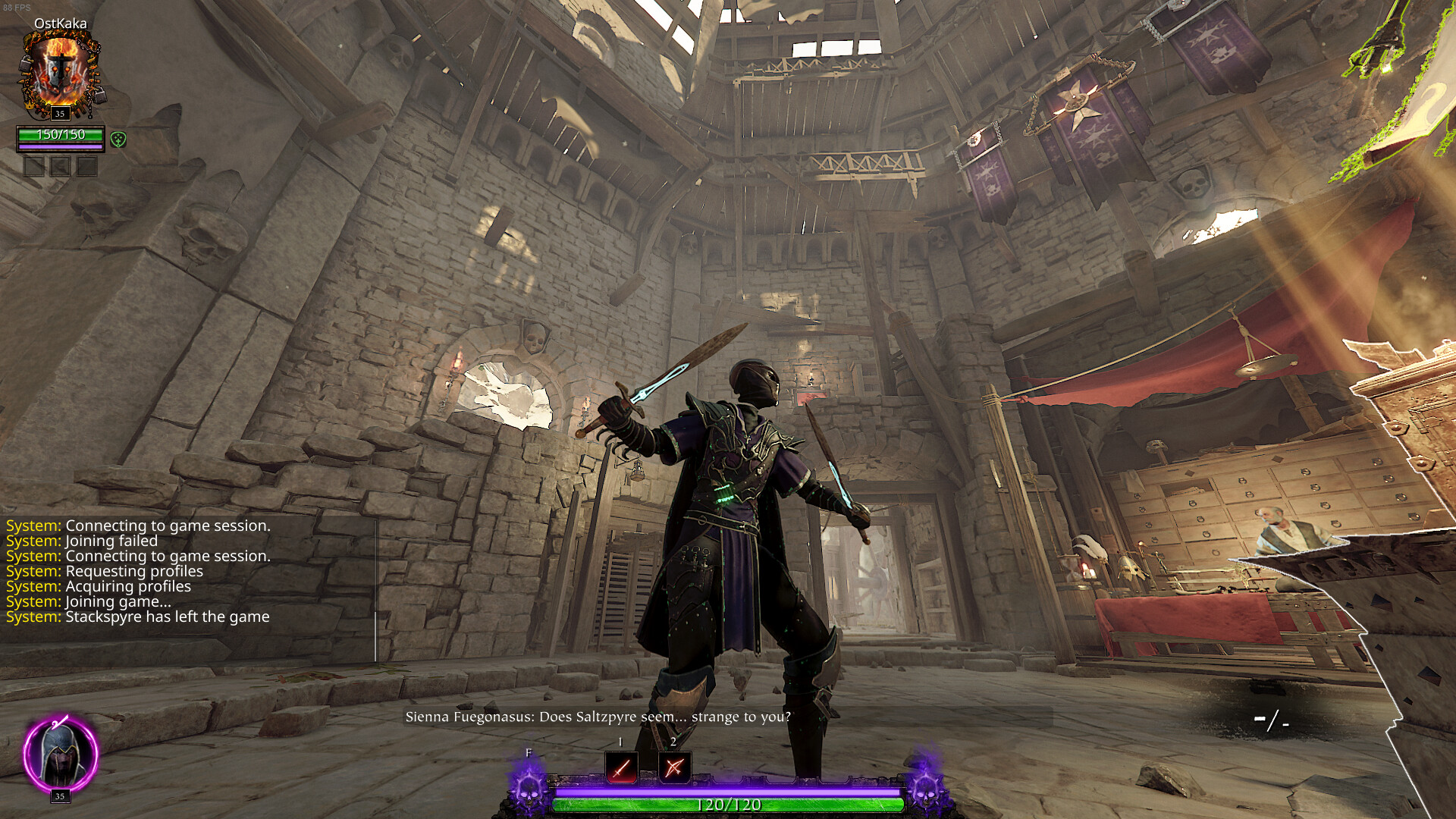Viewport: 1456px width, 819px height.
Task: Select the bow ranged weapon slot
Action: pos(674,767)
